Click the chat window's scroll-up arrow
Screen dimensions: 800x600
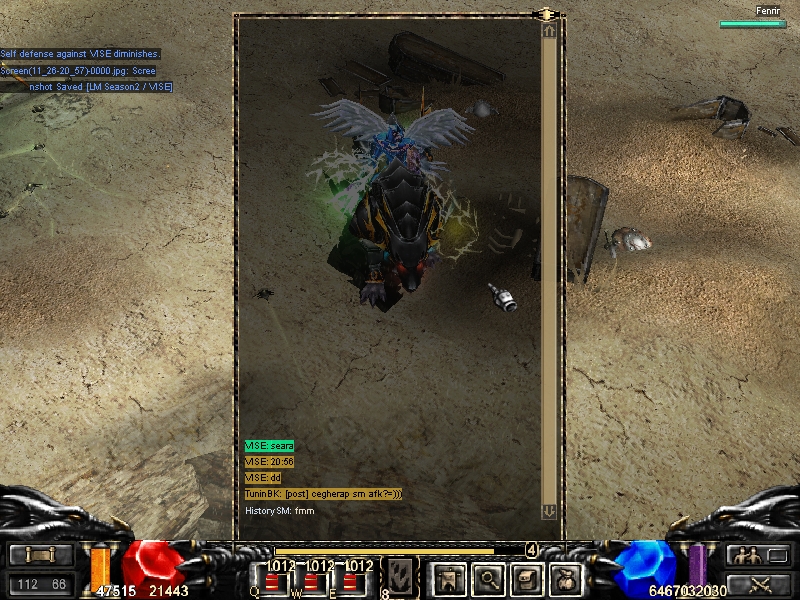pyautogui.click(x=548, y=31)
